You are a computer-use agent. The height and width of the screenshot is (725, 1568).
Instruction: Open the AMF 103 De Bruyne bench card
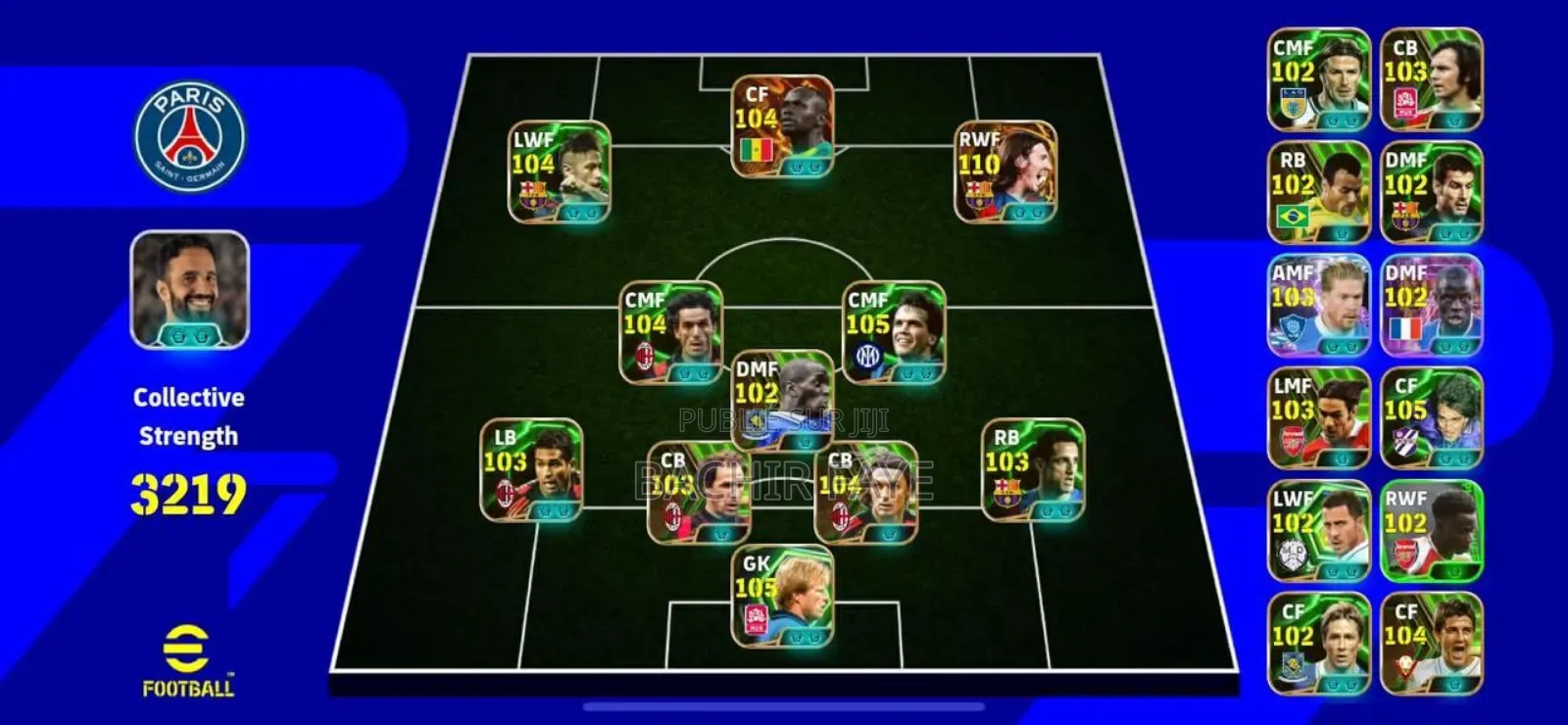tap(1318, 309)
